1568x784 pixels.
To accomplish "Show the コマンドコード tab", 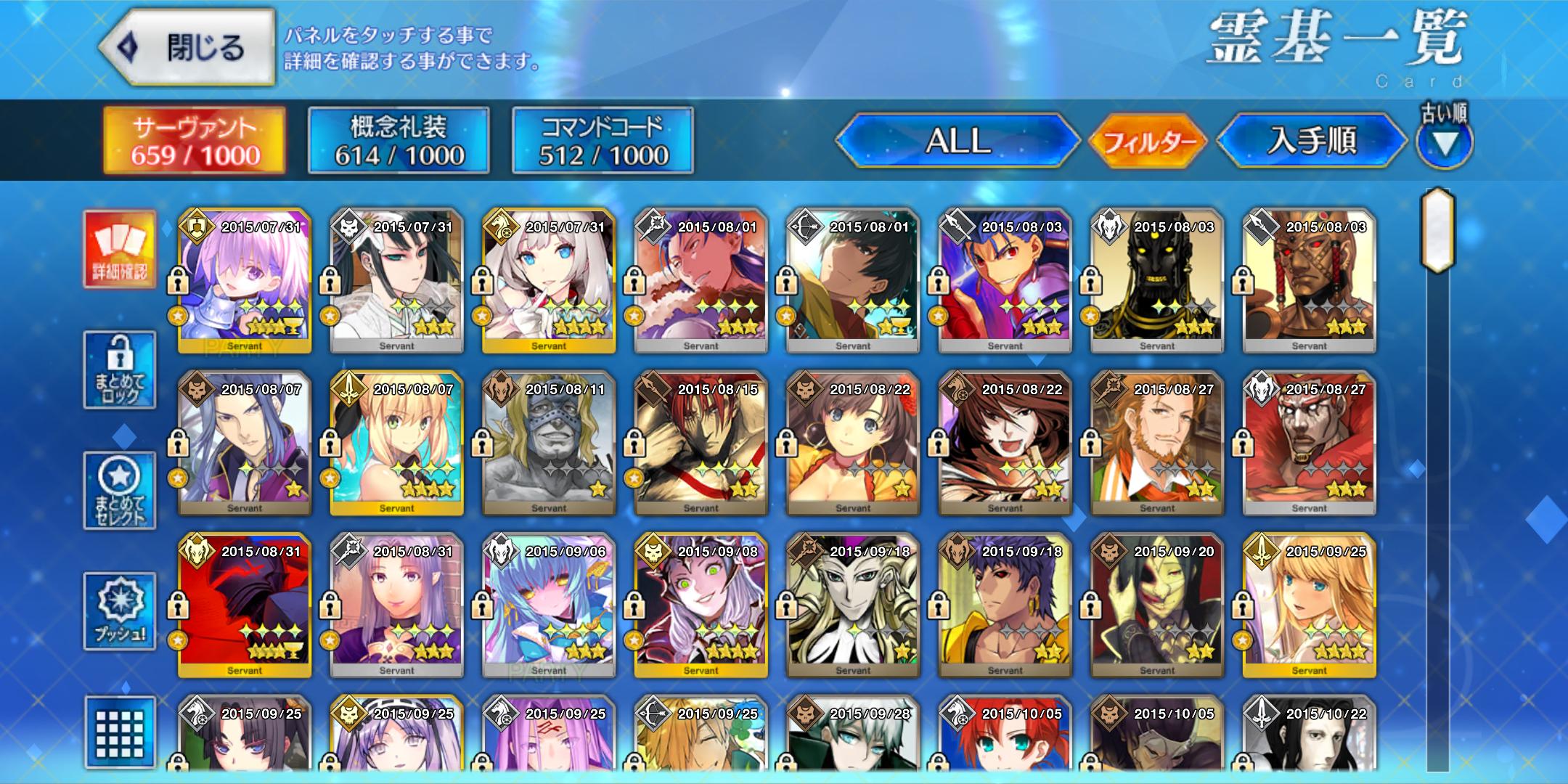I will [603, 141].
